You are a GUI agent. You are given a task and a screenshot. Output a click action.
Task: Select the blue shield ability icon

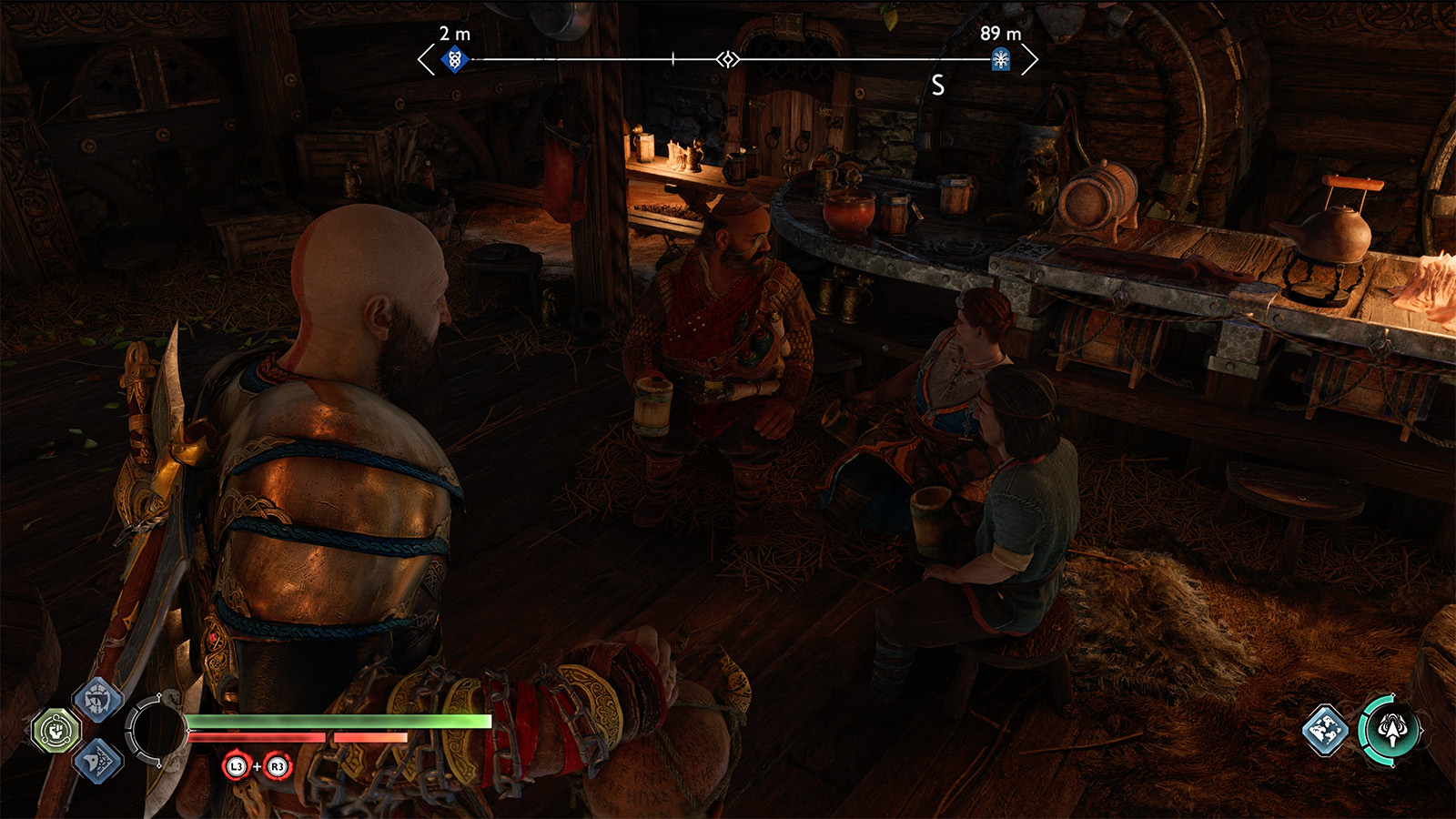97,699
